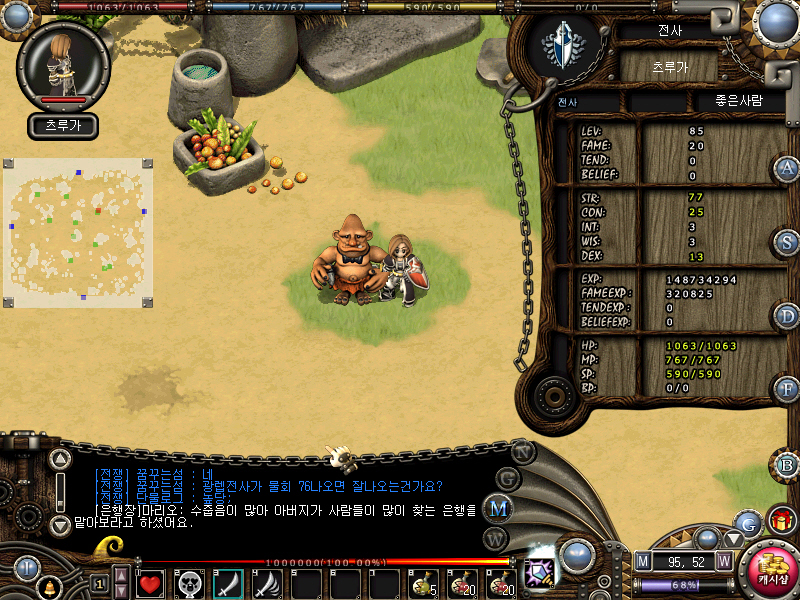Click the highlighted blue M chat button
This screenshot has width=800, height=600.
pos(497,507)
